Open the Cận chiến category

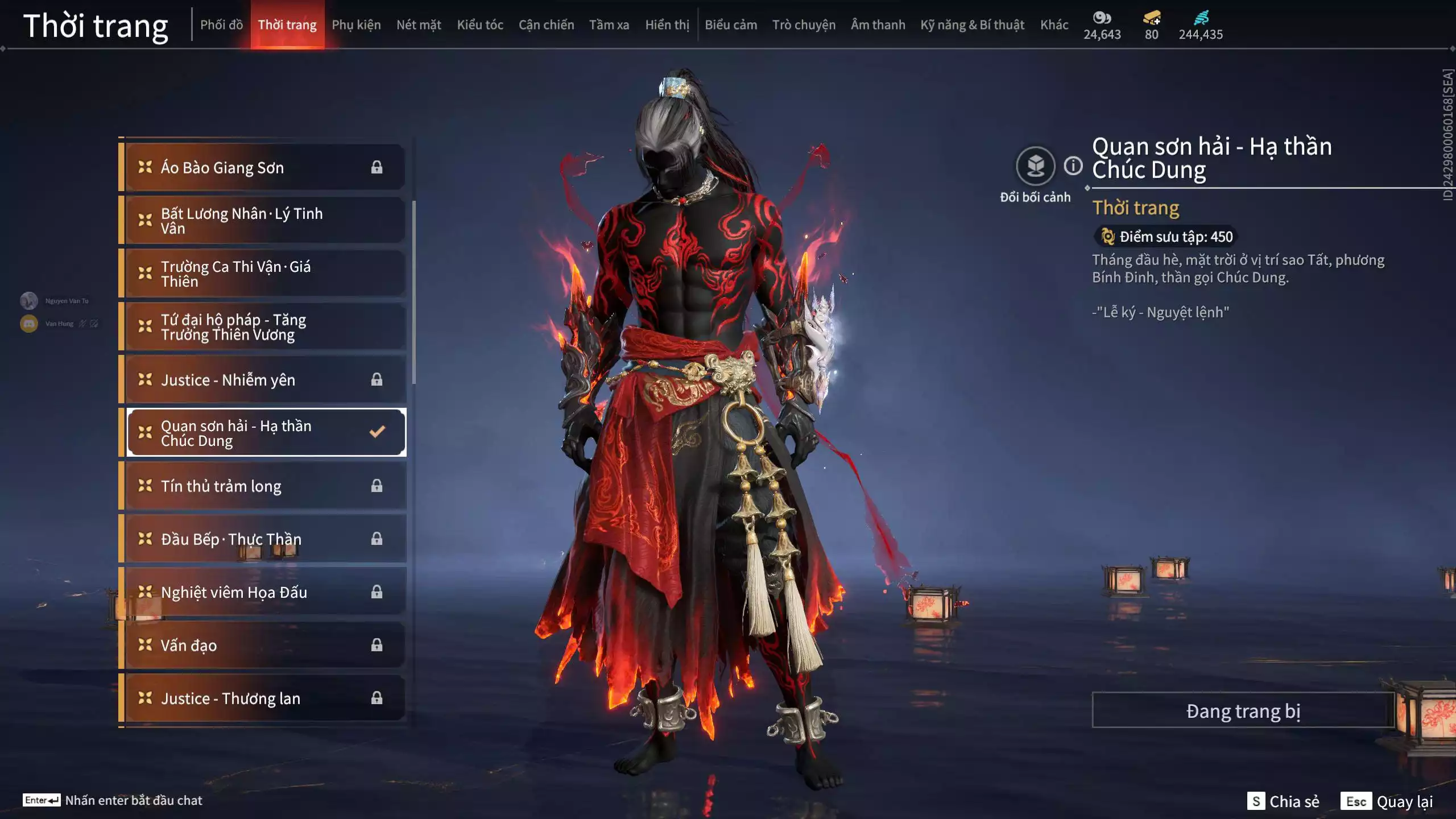tap(546, 25)
